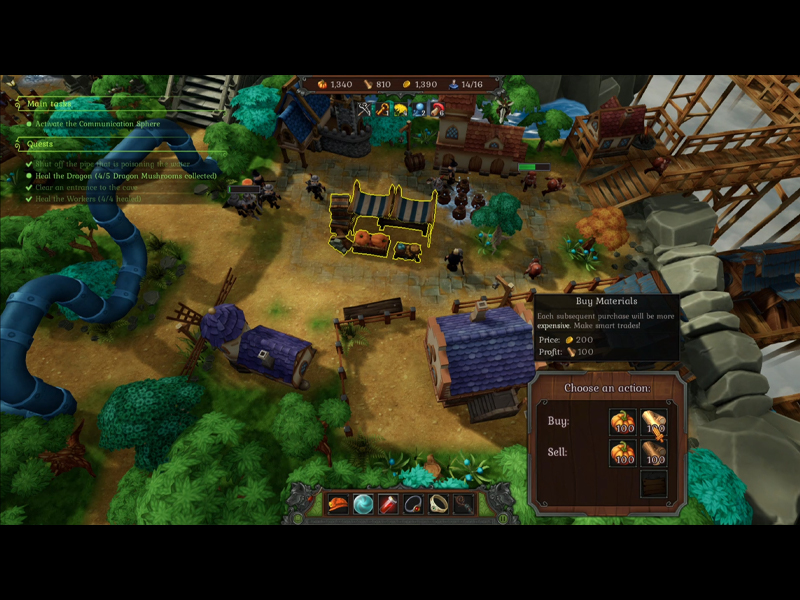Buy 100 pumpkins at the market
Image resolution: width=800 pixels, height=600 pixels.
pyautogui.click(x=622, y=422)
